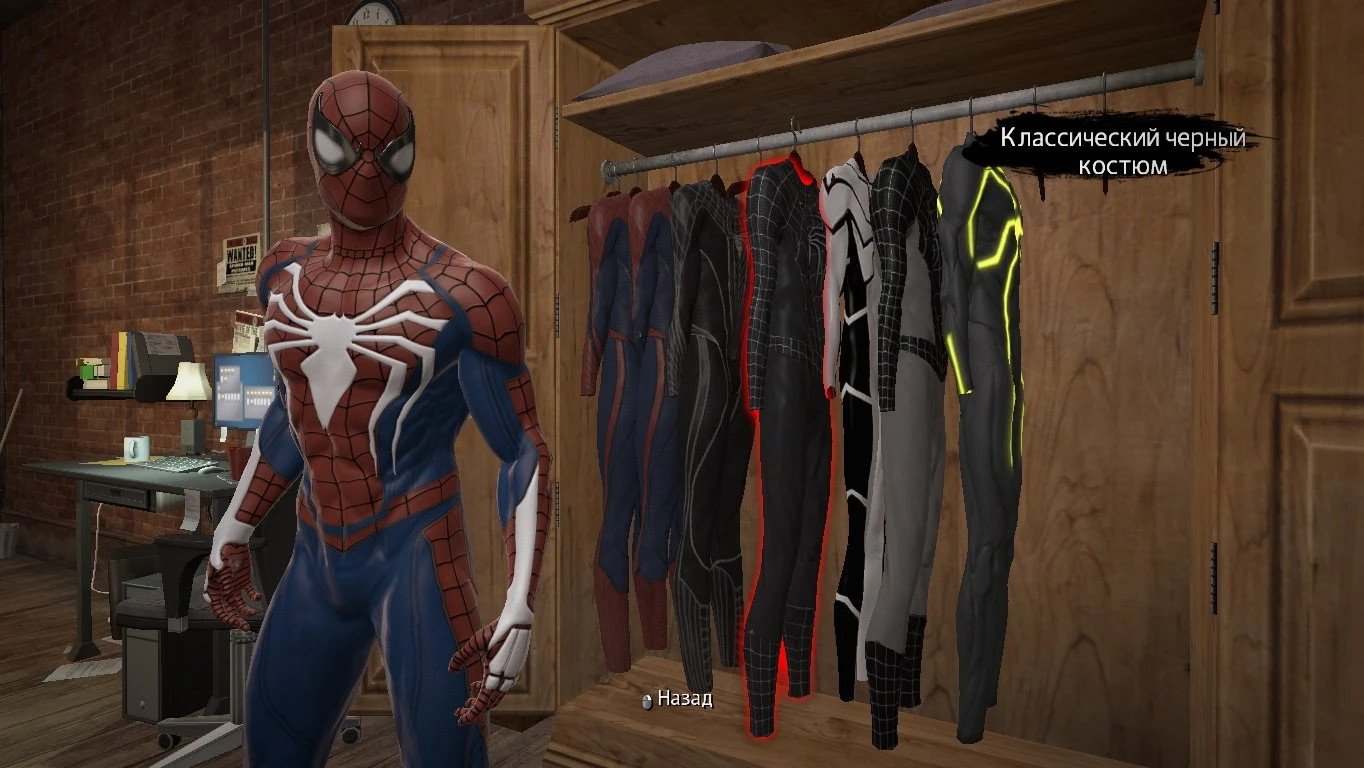This screenshot has width=1364, height=768.
Task: Click the mouse icon beside Назад
Action: tap(648, 701)
